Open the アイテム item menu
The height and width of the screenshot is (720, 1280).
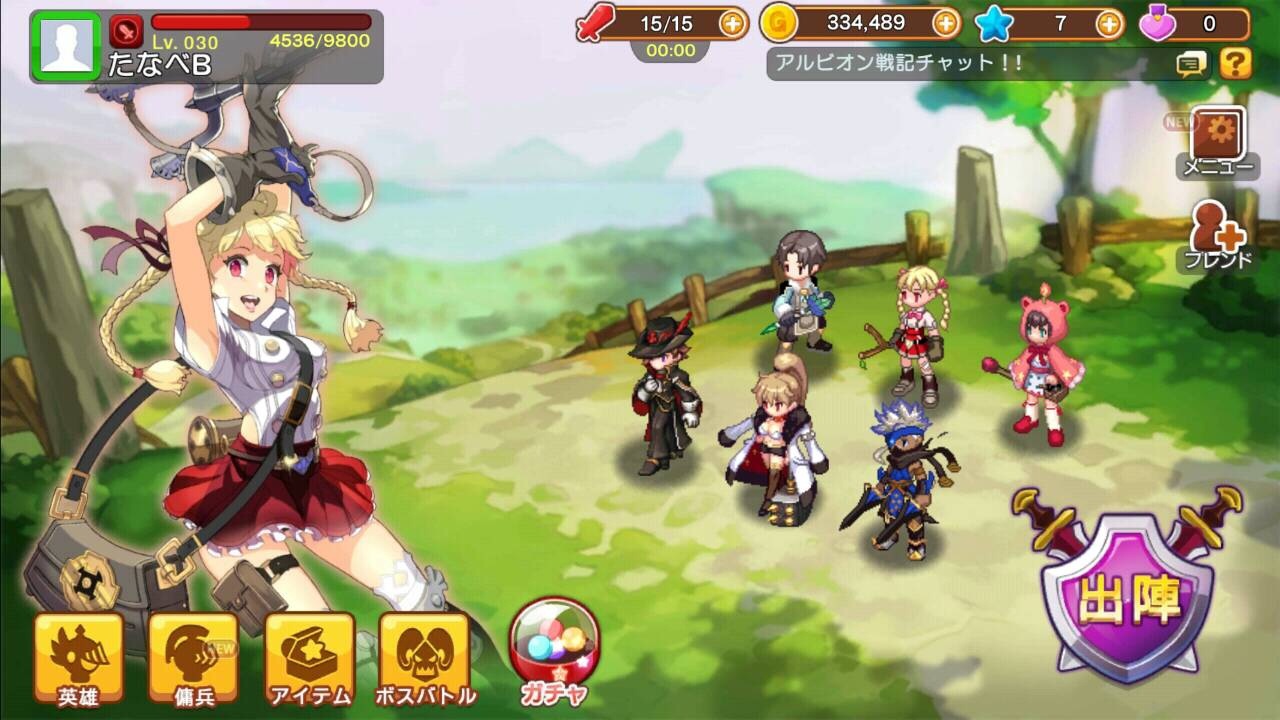pyautogui.click(x=309, y=658)
